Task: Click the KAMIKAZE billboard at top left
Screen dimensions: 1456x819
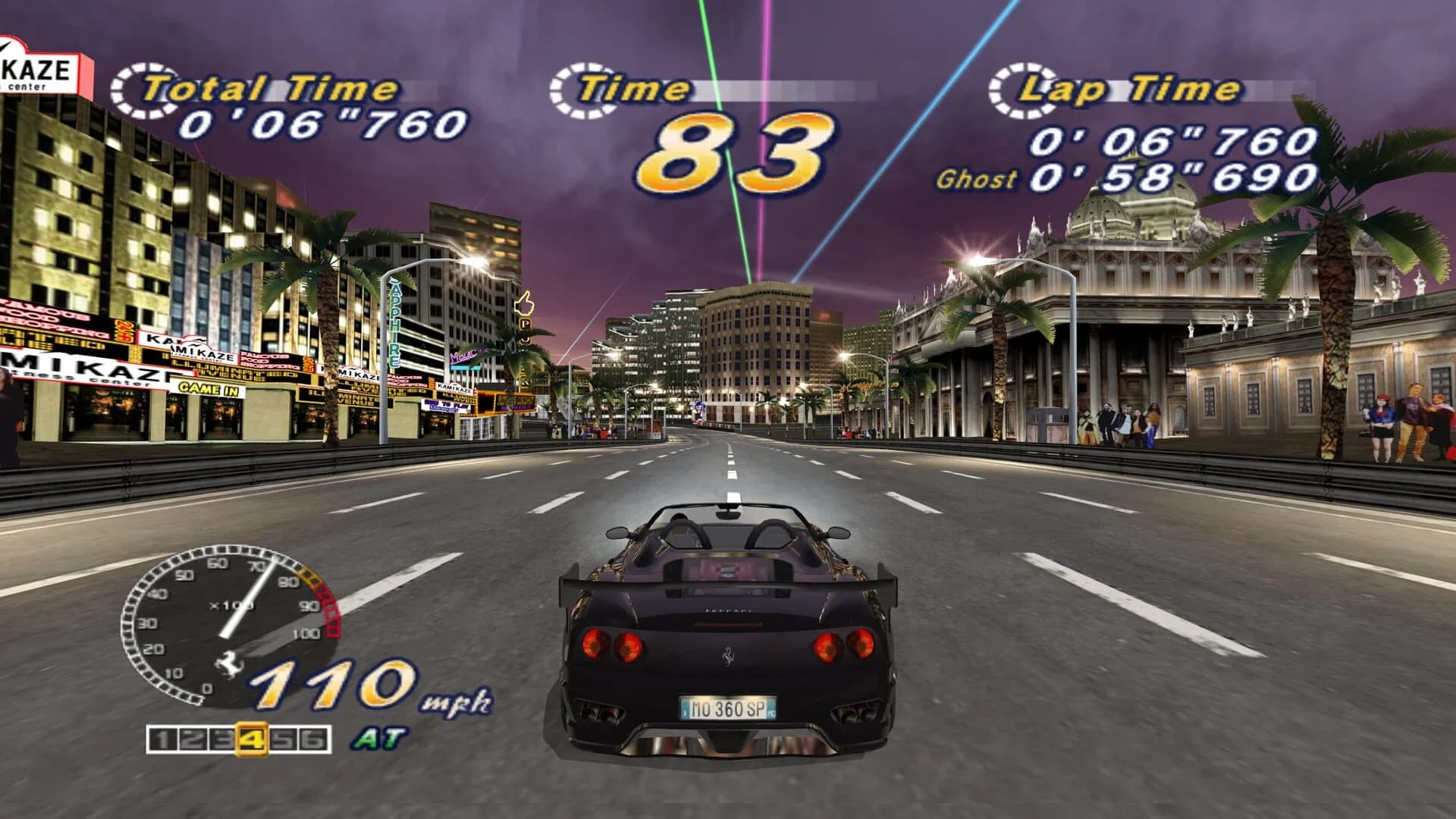Action: tap(34, 68)
